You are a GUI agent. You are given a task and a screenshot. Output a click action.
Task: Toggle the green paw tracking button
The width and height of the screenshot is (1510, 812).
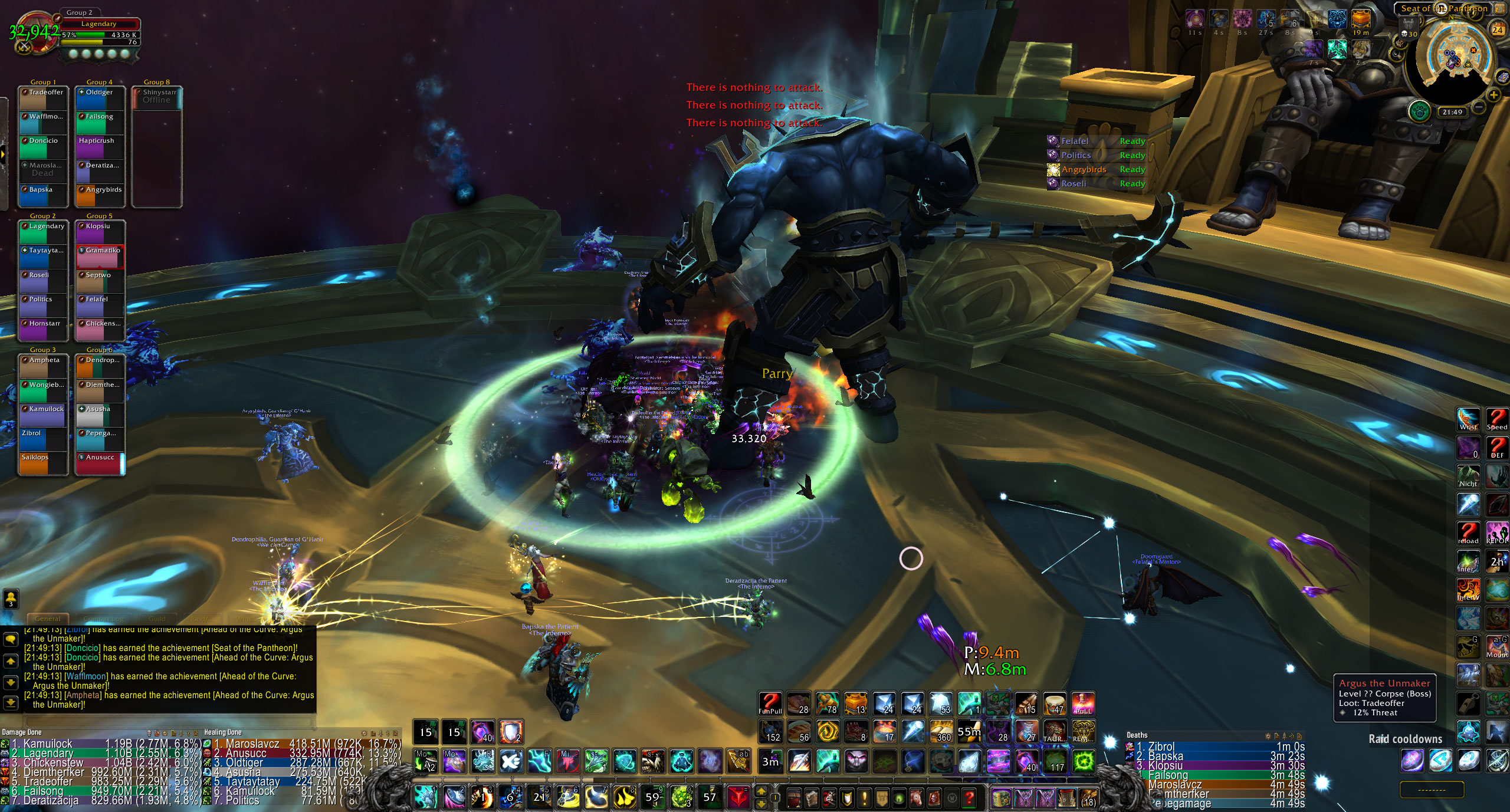(1419, 111)
